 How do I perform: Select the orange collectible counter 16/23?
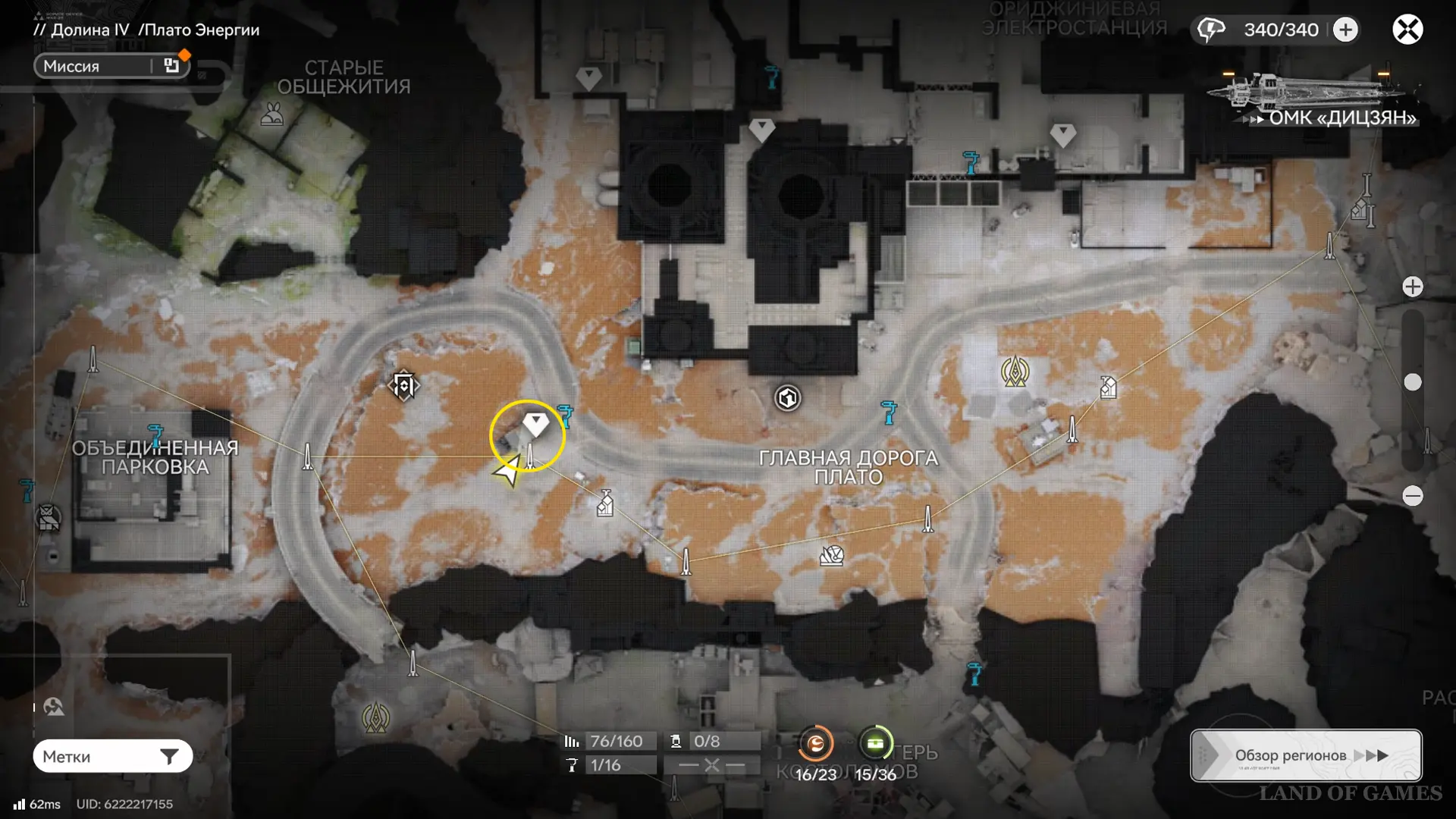(x=815, y=744)
